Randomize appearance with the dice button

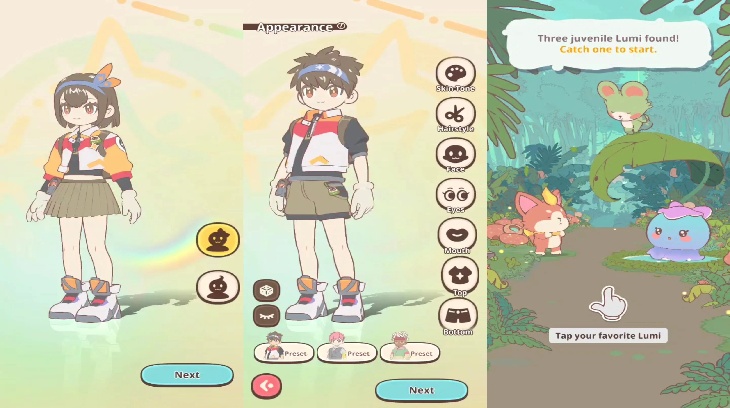click(x=266, y=290)
